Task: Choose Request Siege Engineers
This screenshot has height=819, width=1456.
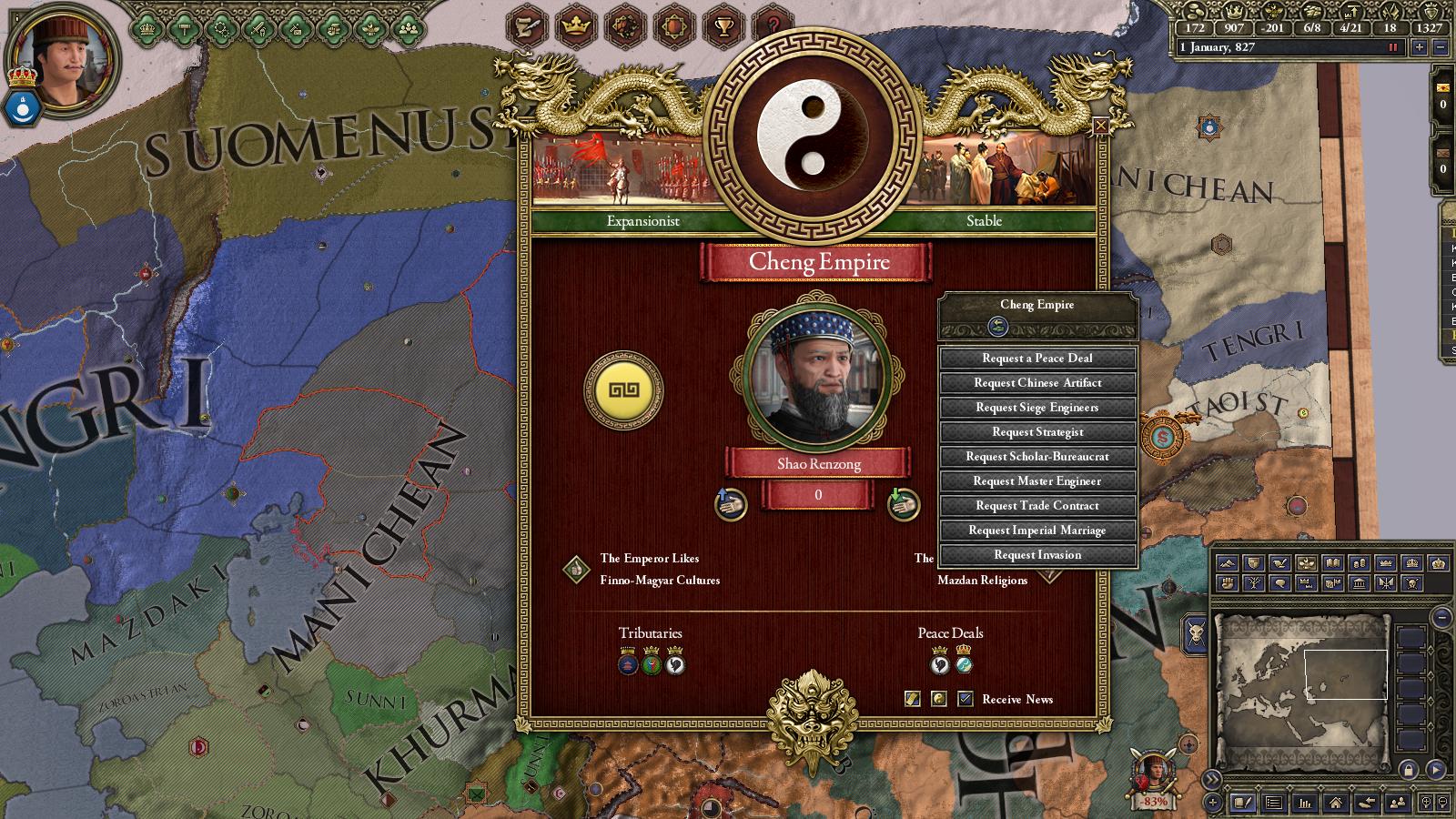Action: click(1037, 408)
